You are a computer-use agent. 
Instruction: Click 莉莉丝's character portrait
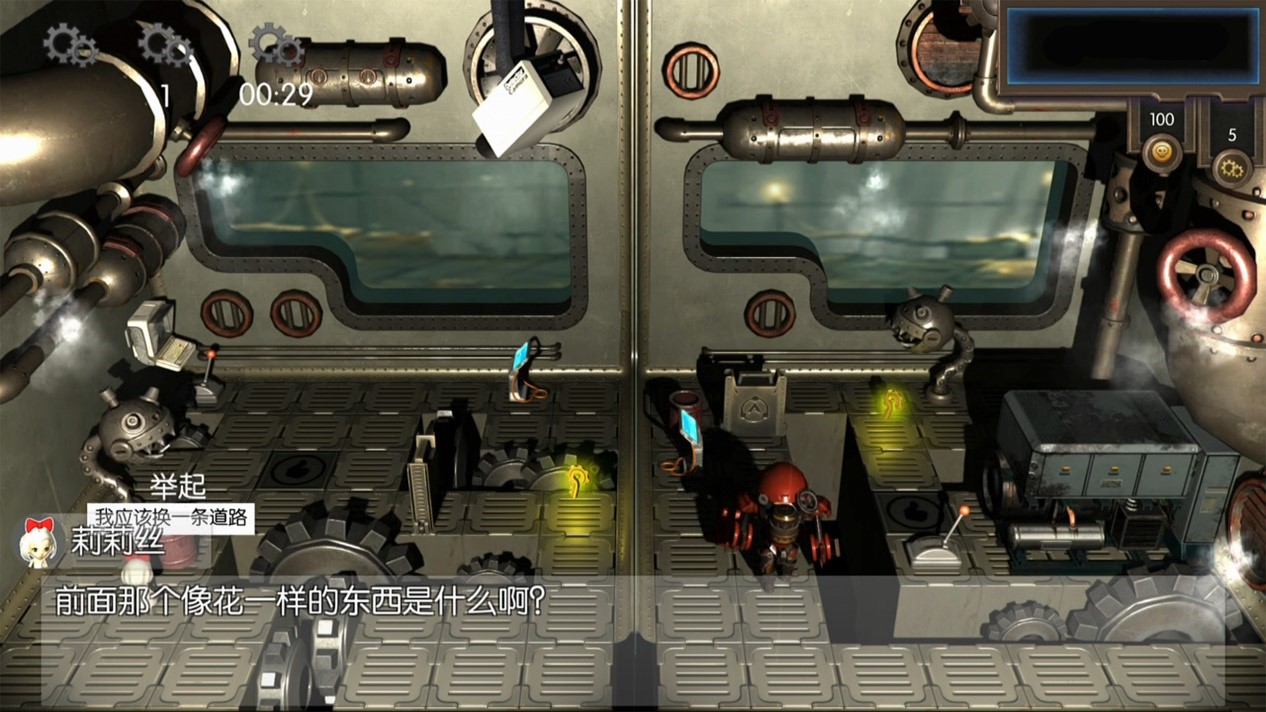38,542
